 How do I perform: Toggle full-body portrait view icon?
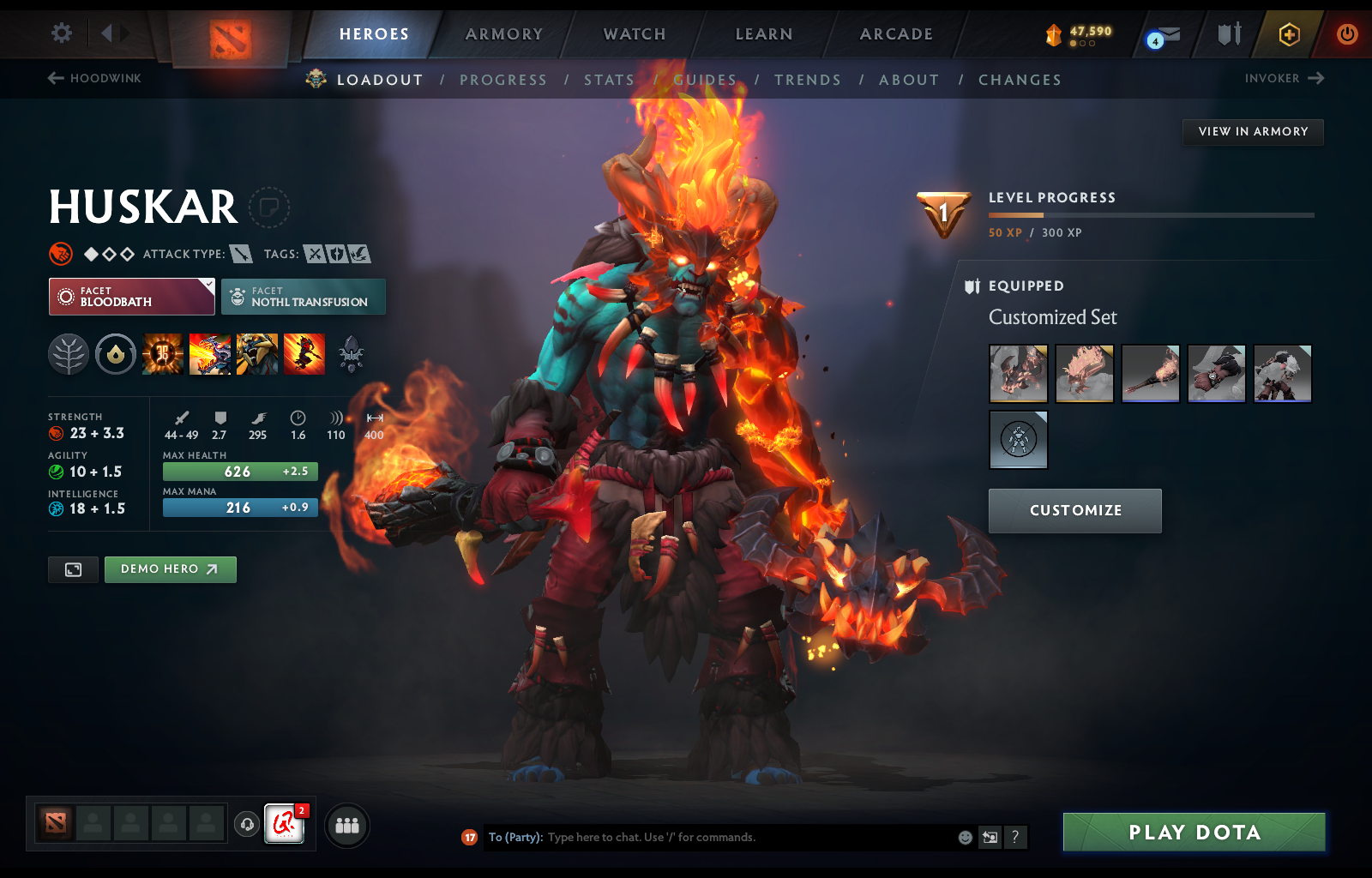point(73,569)
